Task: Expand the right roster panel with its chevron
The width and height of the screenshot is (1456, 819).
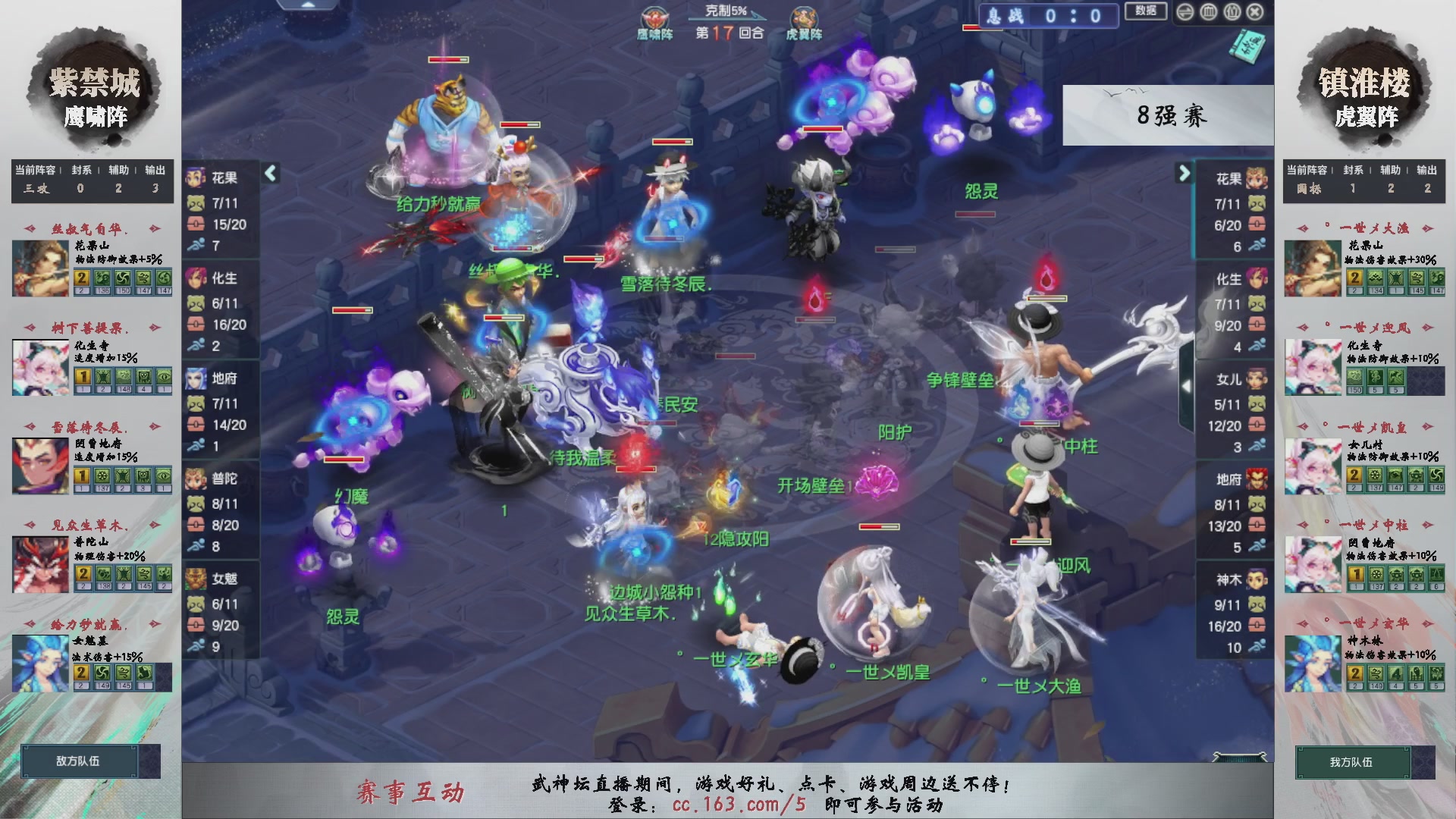Action: tap(1183, 174)
